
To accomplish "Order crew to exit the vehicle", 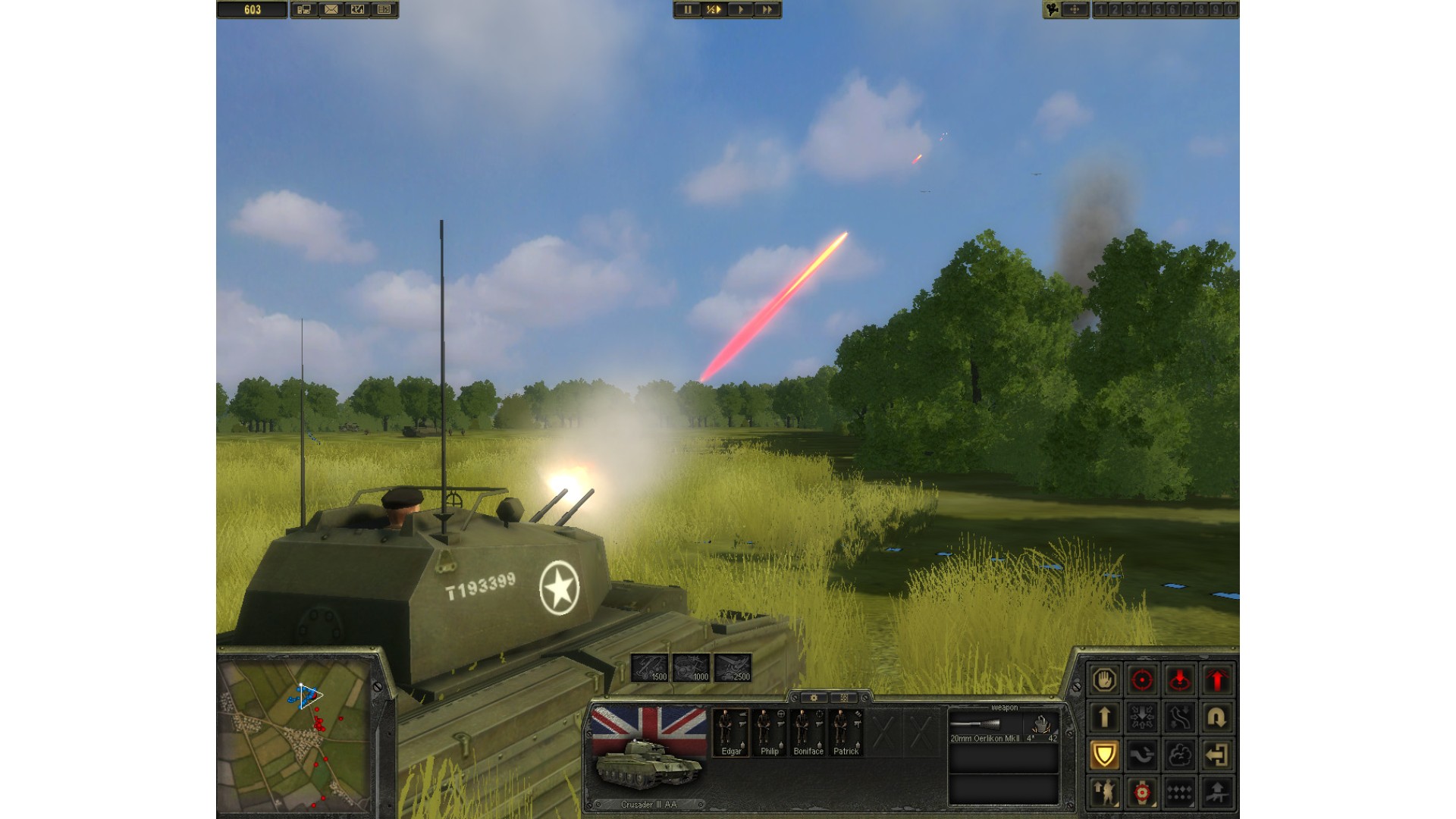I will tap(1217, 755).
